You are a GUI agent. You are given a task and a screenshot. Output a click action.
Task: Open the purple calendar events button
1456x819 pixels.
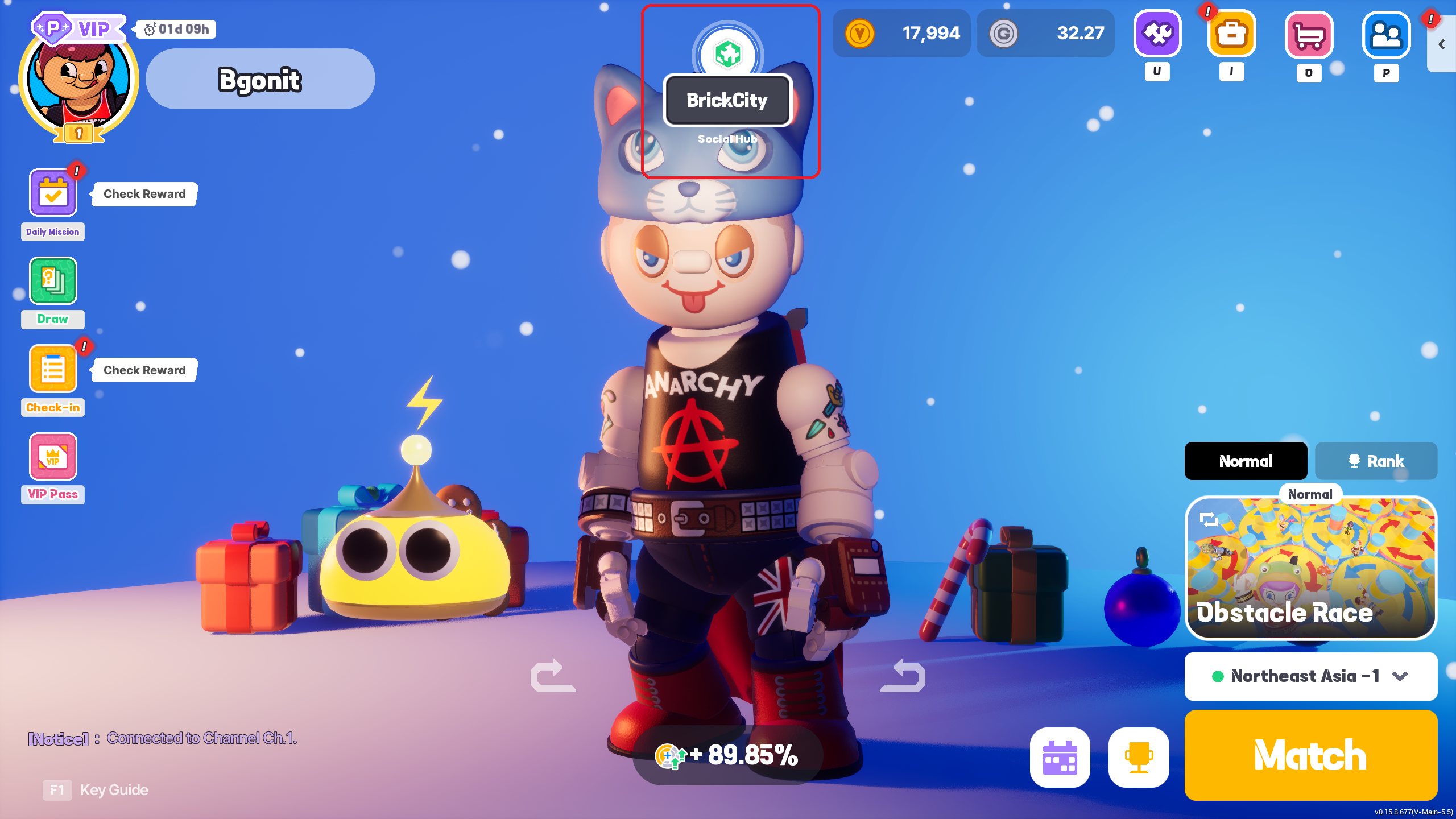point(1060,758)
